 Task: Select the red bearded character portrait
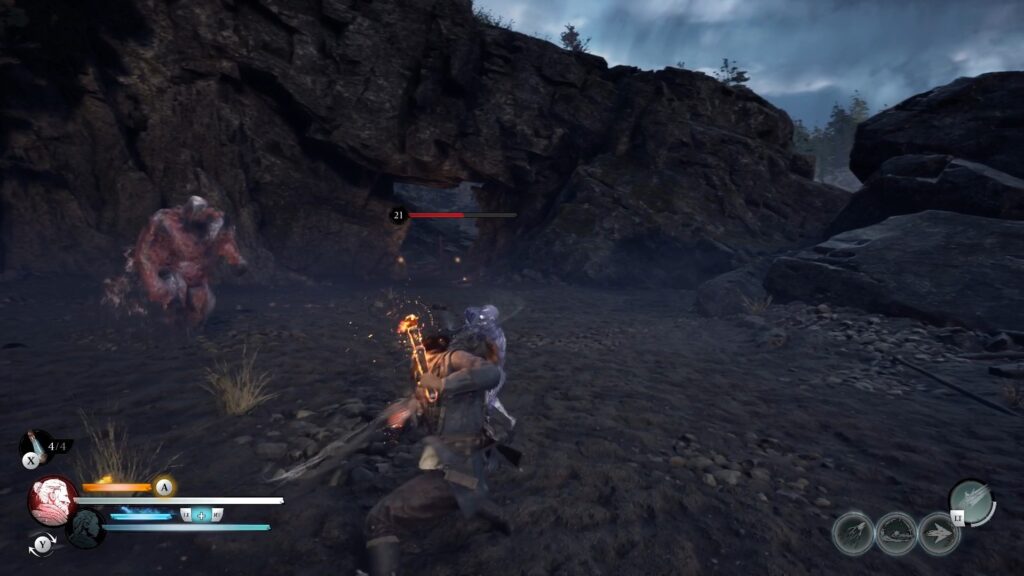[52, 500]
